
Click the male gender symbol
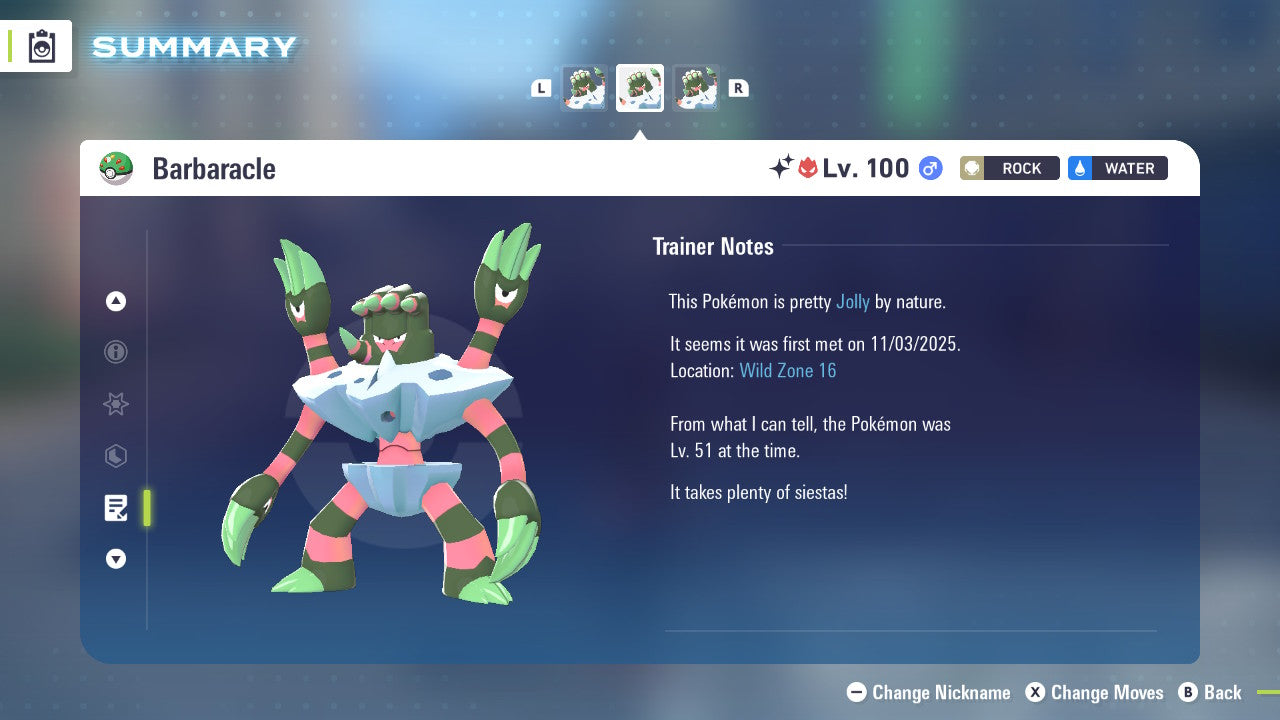point(930,168)
